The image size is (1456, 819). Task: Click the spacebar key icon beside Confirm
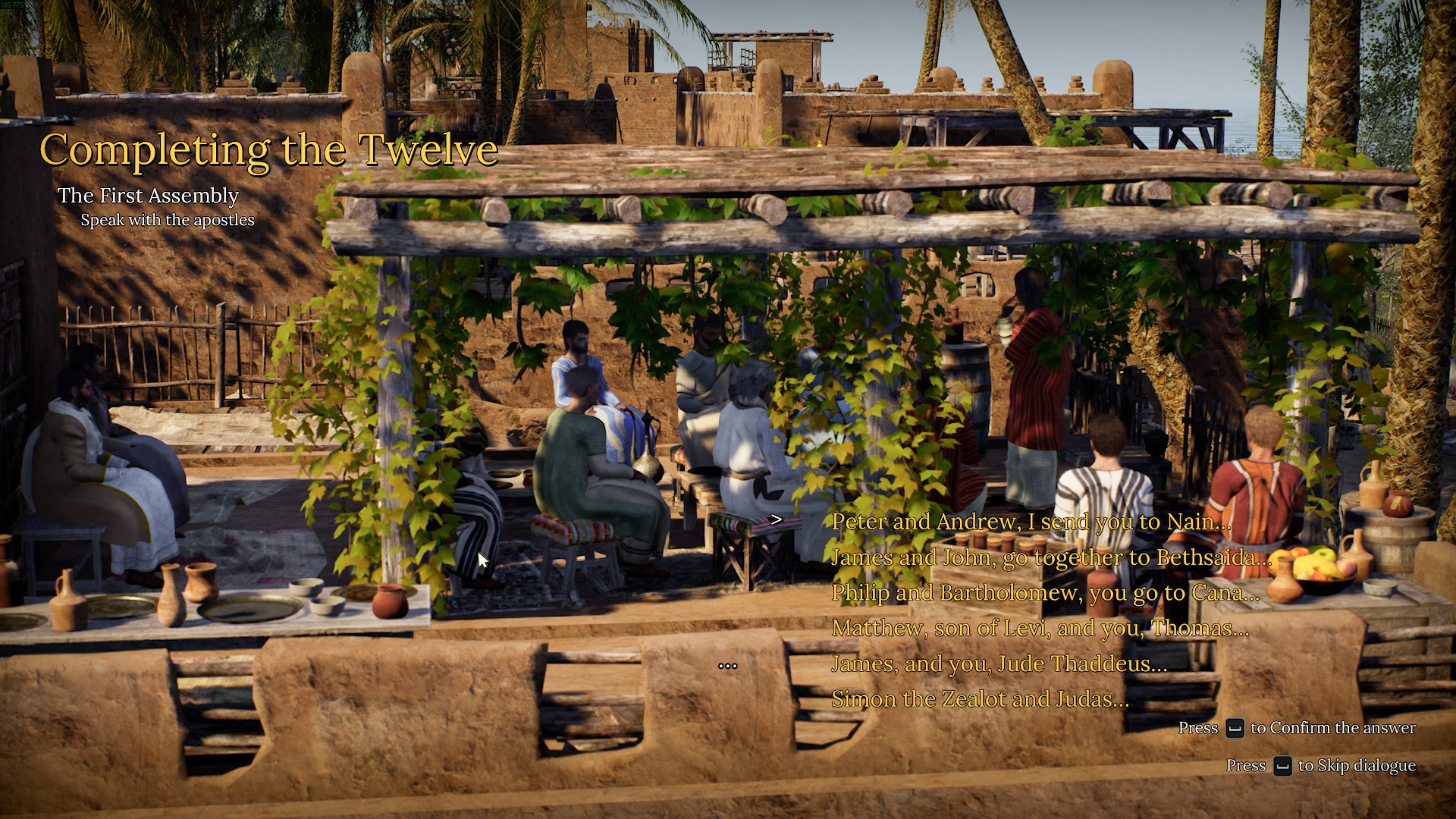click(1235, 727)
